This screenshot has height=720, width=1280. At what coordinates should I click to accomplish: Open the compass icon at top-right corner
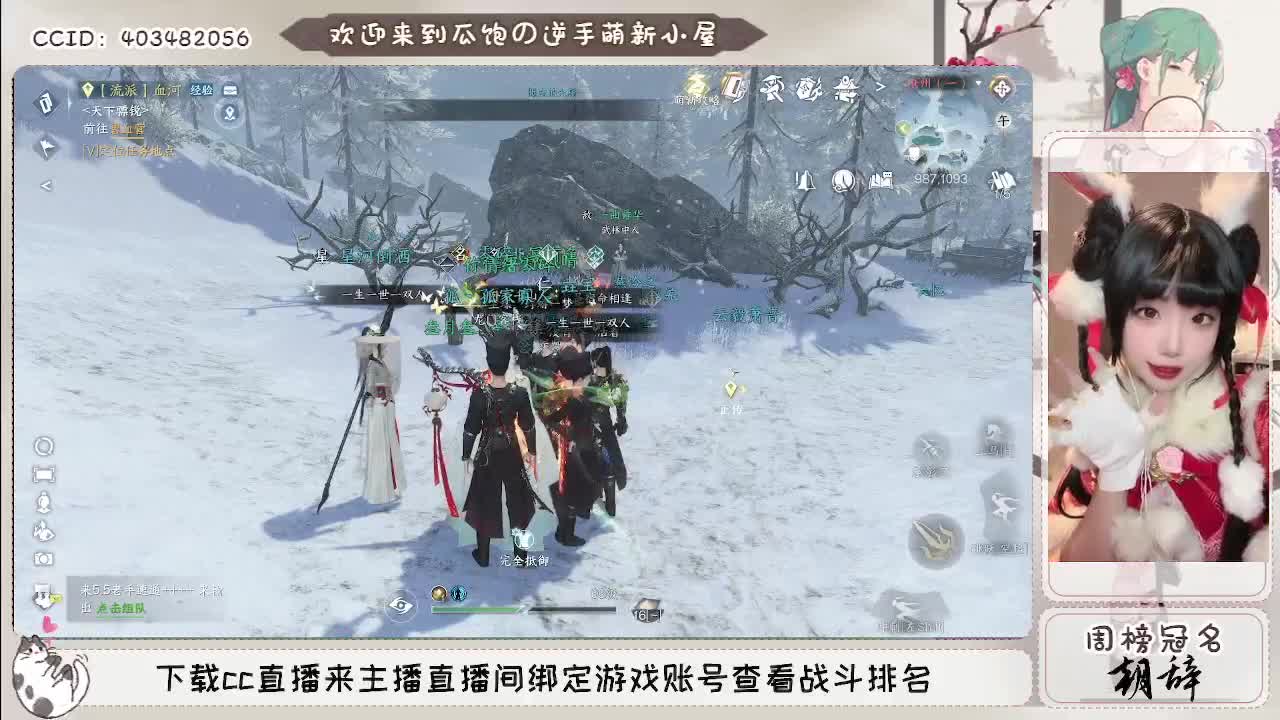[x=1002, y=86]
